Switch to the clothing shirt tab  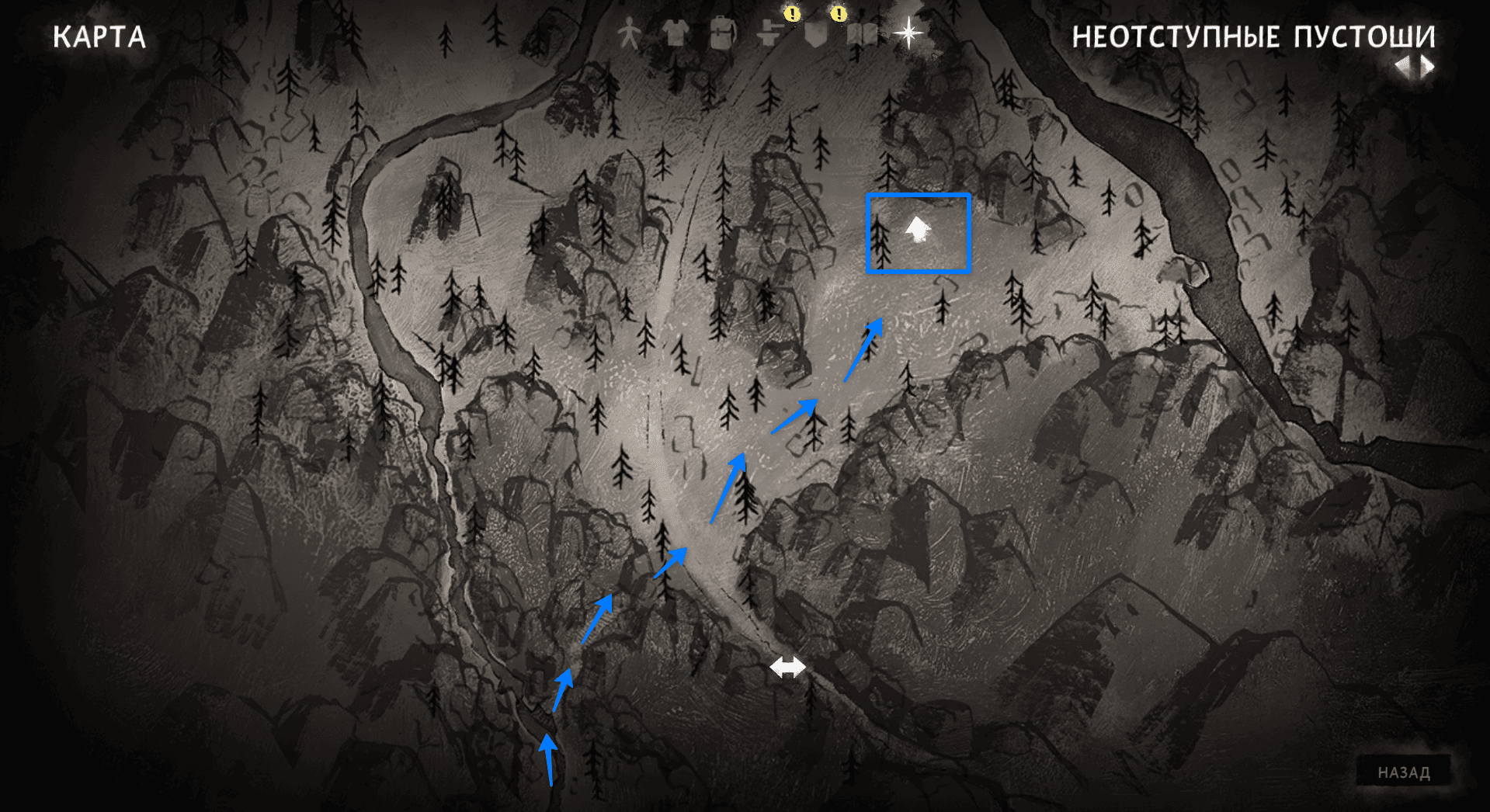pos(676,34)
